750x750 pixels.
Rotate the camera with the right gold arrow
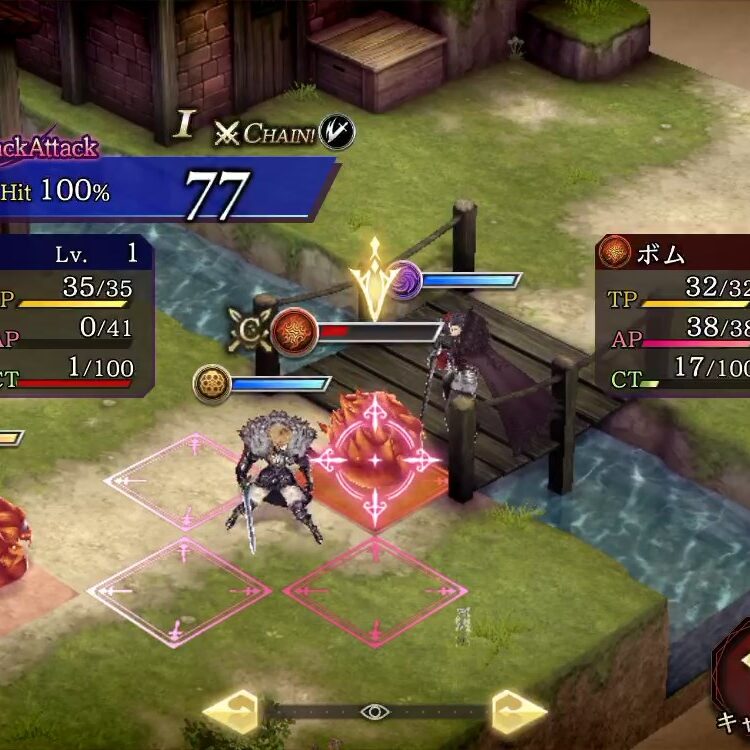point(518,712)
